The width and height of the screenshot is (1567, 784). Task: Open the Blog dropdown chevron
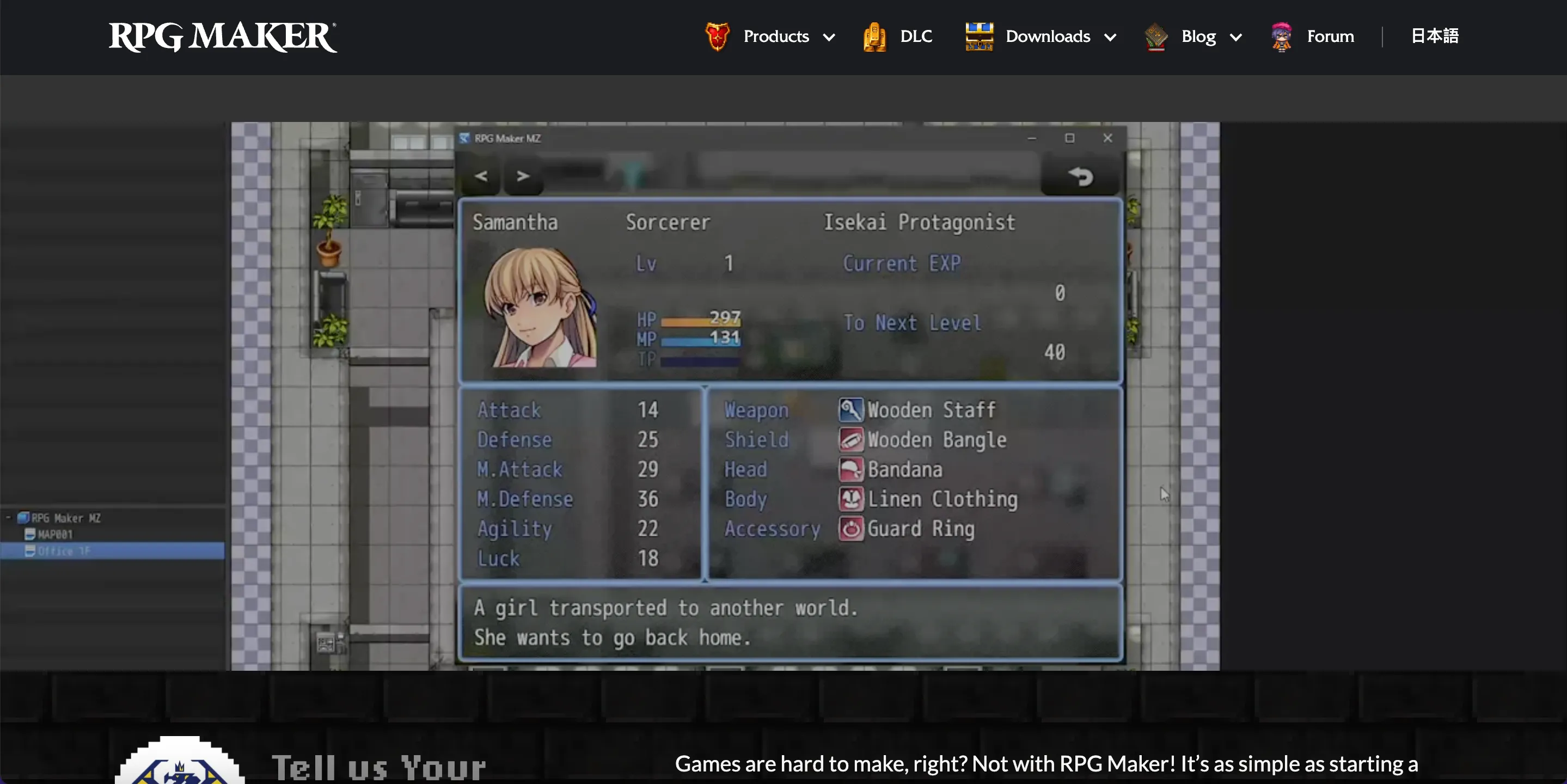1237,37
